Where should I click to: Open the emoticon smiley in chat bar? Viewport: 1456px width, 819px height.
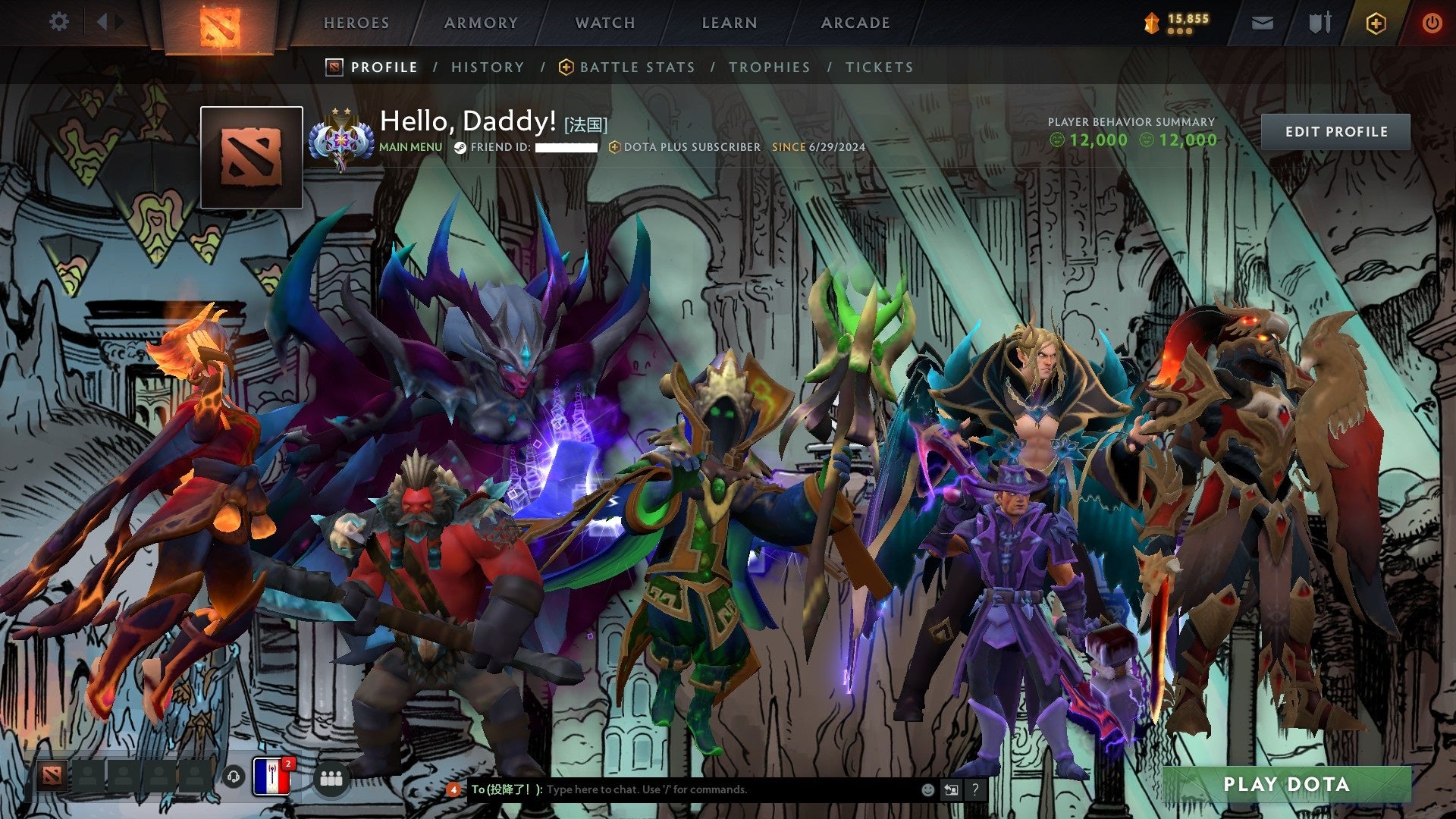[x=927, y=789]
